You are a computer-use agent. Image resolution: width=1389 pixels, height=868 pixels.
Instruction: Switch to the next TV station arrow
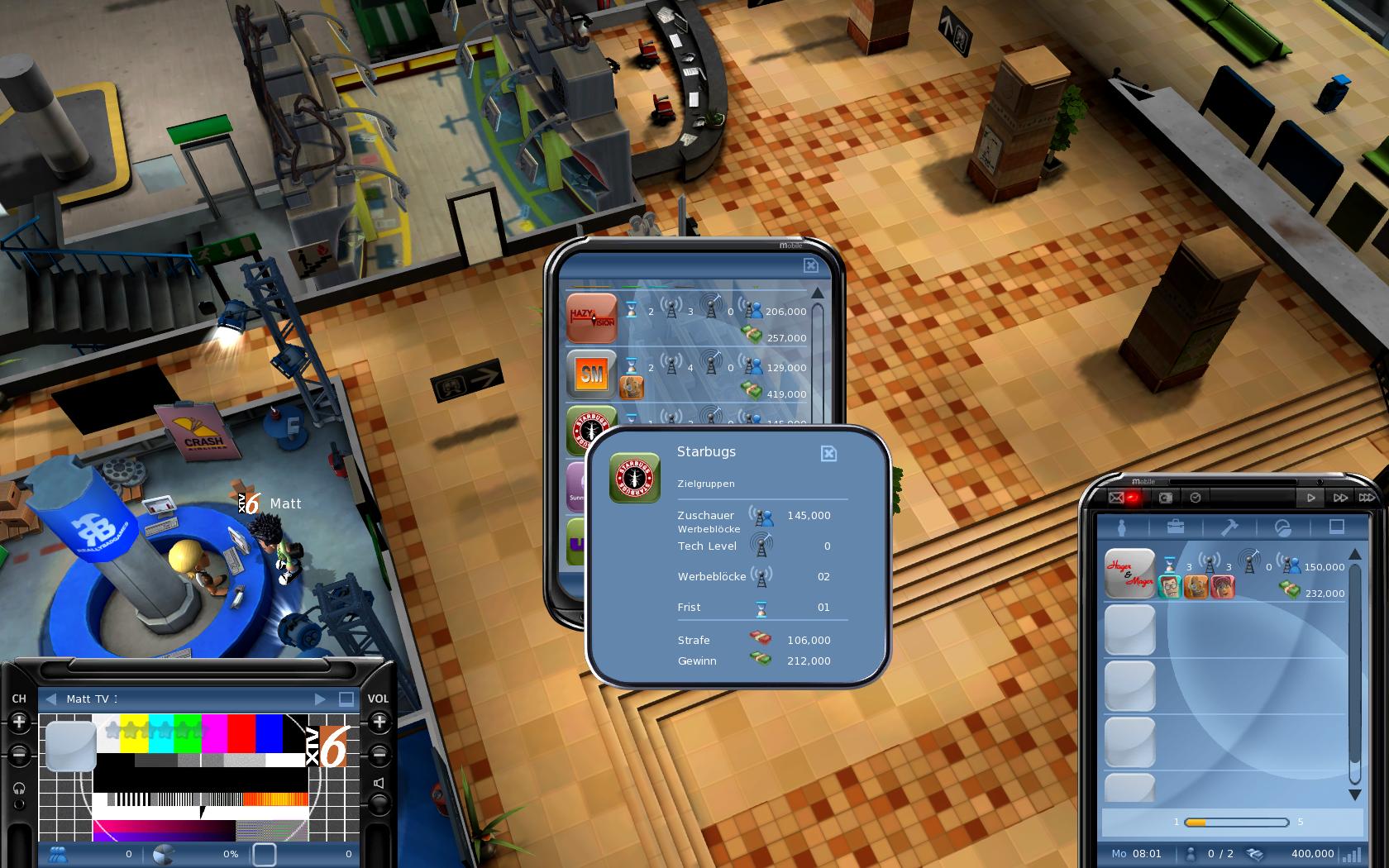[320, 699]
